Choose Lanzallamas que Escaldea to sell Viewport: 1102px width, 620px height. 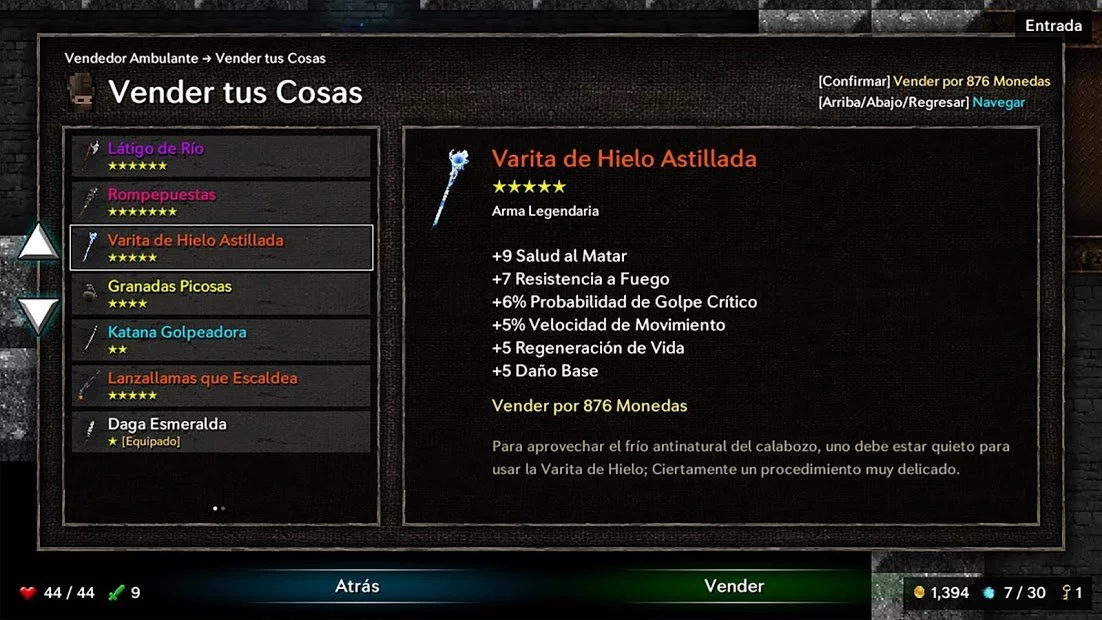point(221,386)
